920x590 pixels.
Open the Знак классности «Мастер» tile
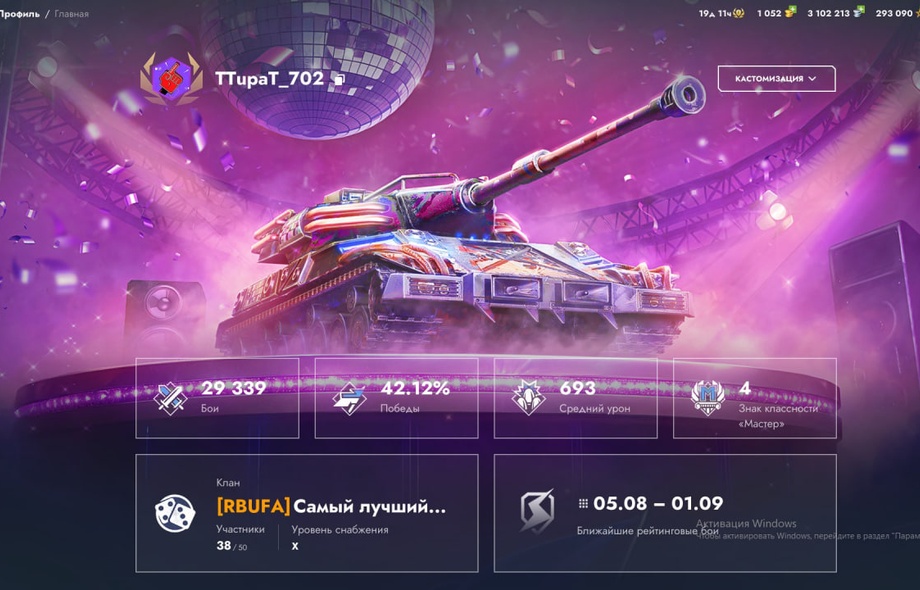click(x=754, y=398)
